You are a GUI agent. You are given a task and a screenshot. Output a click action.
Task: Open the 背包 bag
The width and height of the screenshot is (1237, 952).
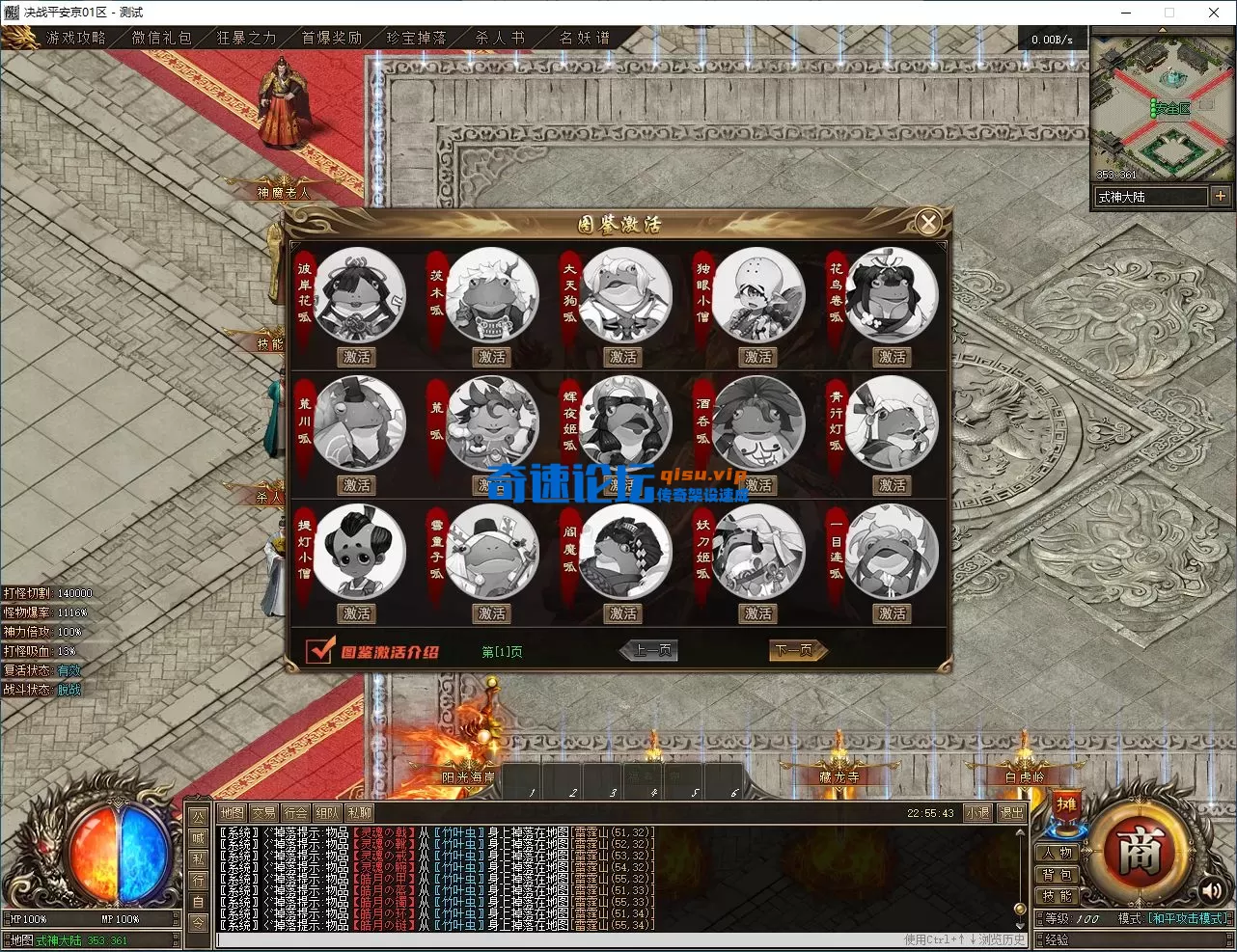point(1058,875)
